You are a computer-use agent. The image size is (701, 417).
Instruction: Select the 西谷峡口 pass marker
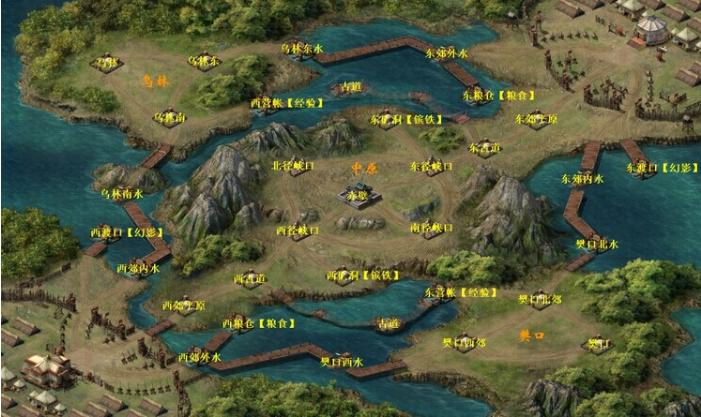pyautogui.click(x=297, y=230)
